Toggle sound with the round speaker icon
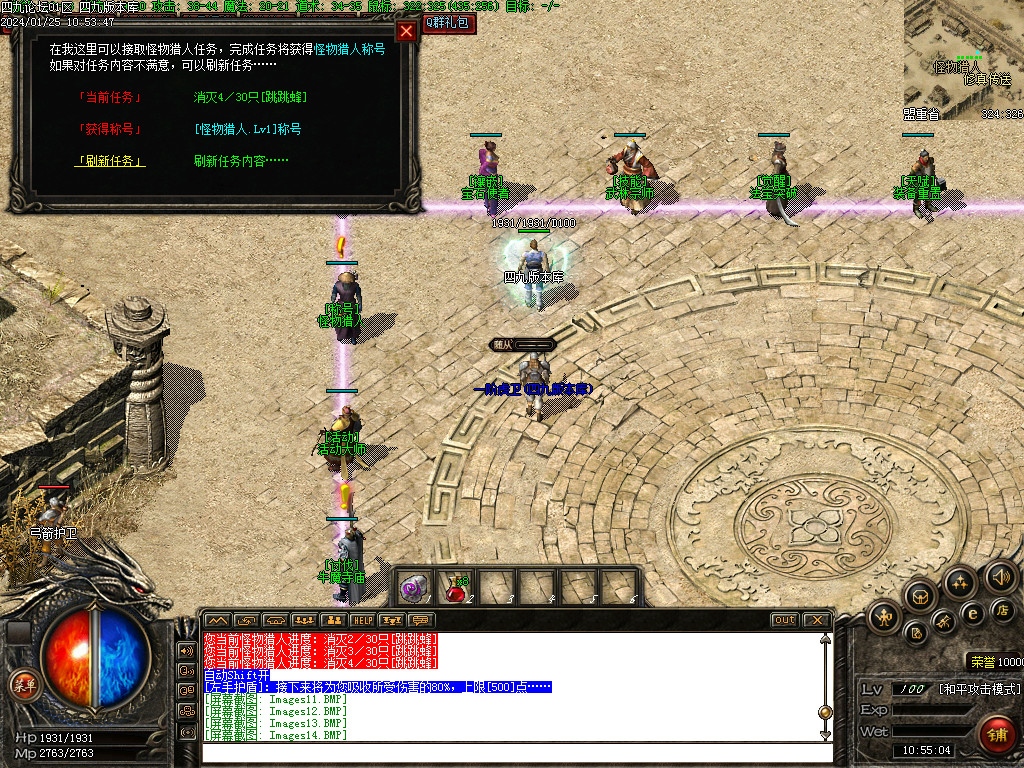 click(1000, 576)
